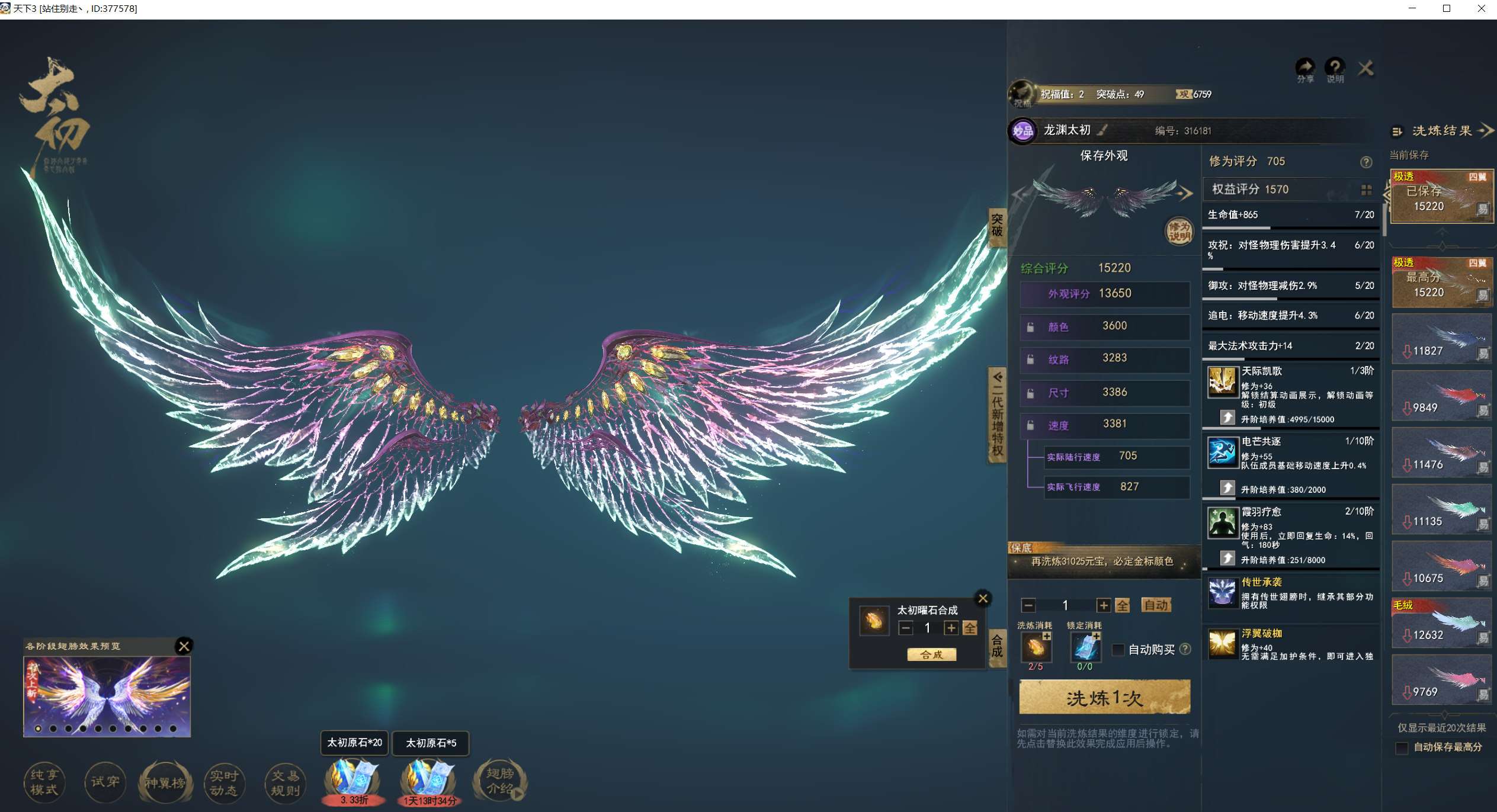1497x812 pixels.
Task: Open the 说明 help description
Action: pos(1335,70)
